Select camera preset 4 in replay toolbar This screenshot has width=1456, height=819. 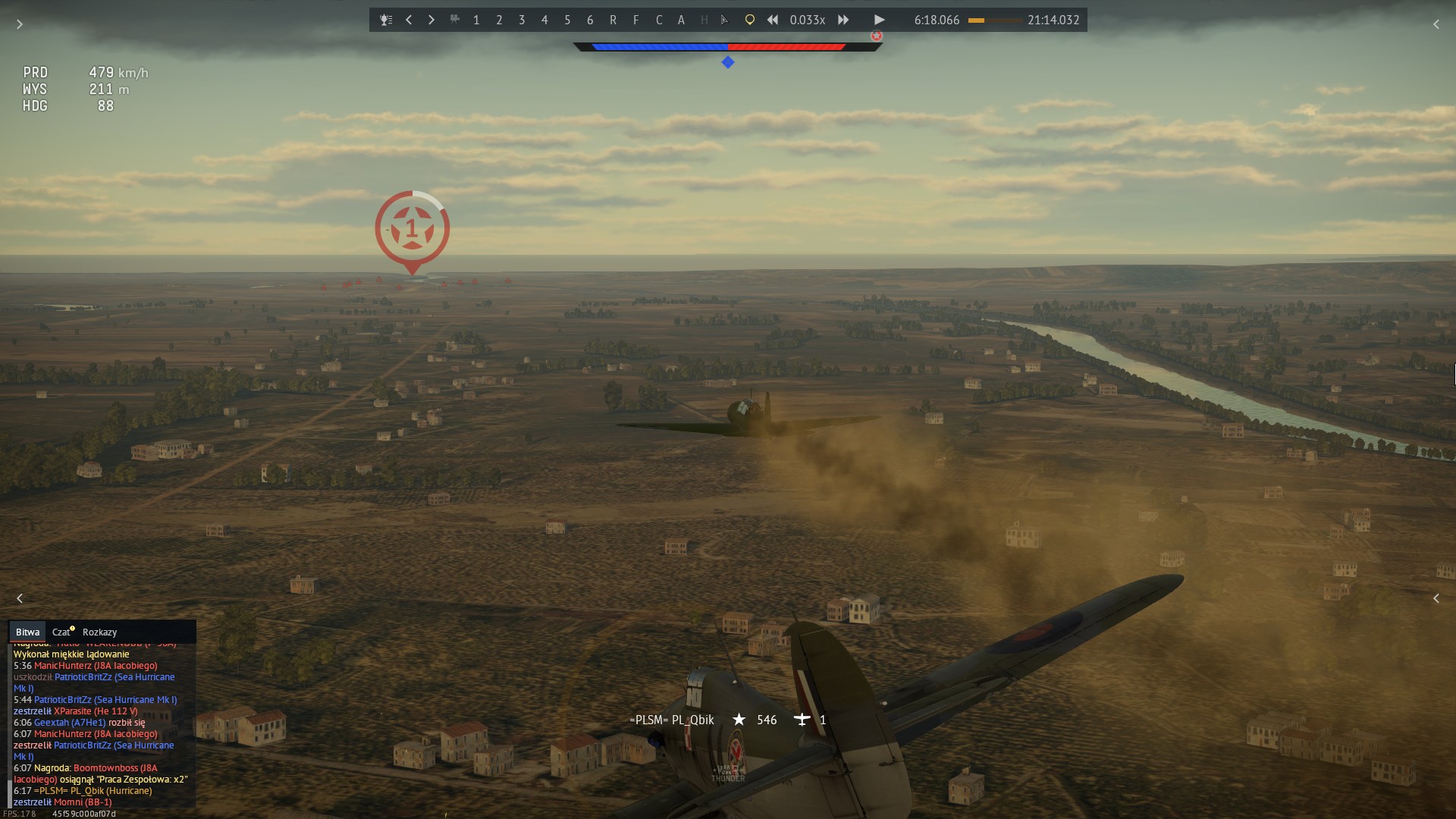pyautogui.click(x=544, y=20)
